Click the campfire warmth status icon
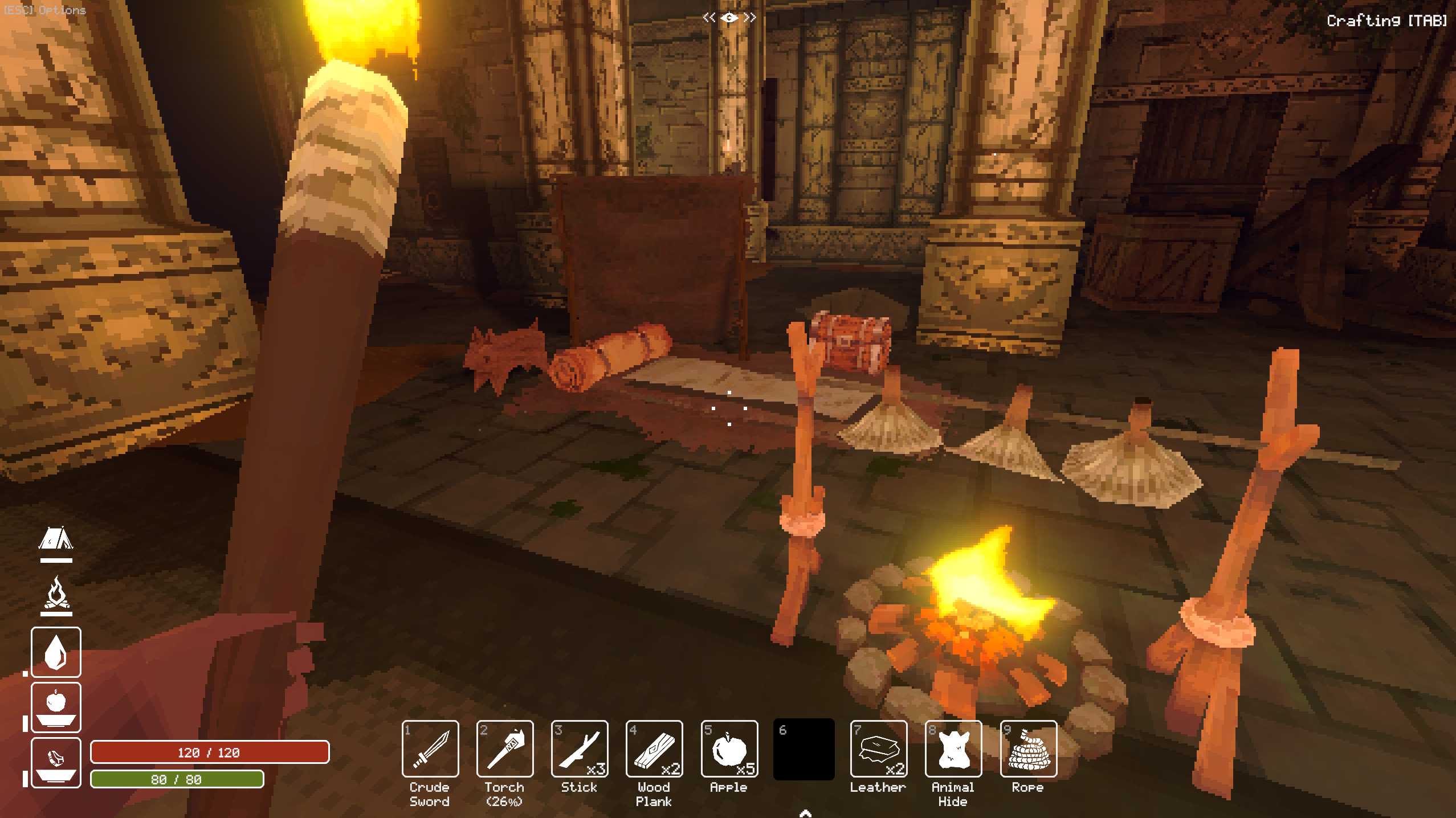Image resolution: width=1456 pixels, height=818 pixels. coord(56,593)
